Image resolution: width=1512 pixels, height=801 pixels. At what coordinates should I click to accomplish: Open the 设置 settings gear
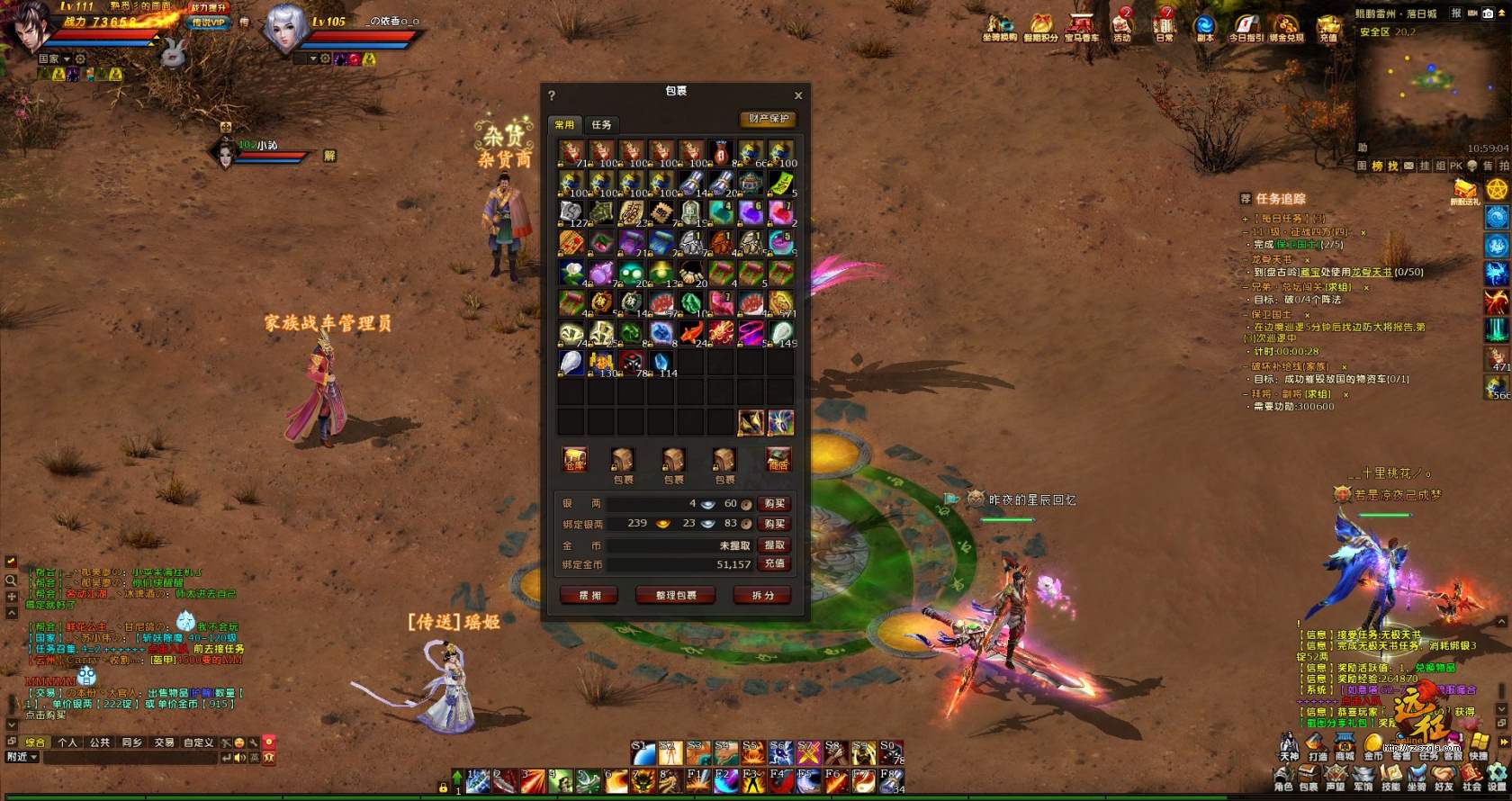coord(1498,774)
